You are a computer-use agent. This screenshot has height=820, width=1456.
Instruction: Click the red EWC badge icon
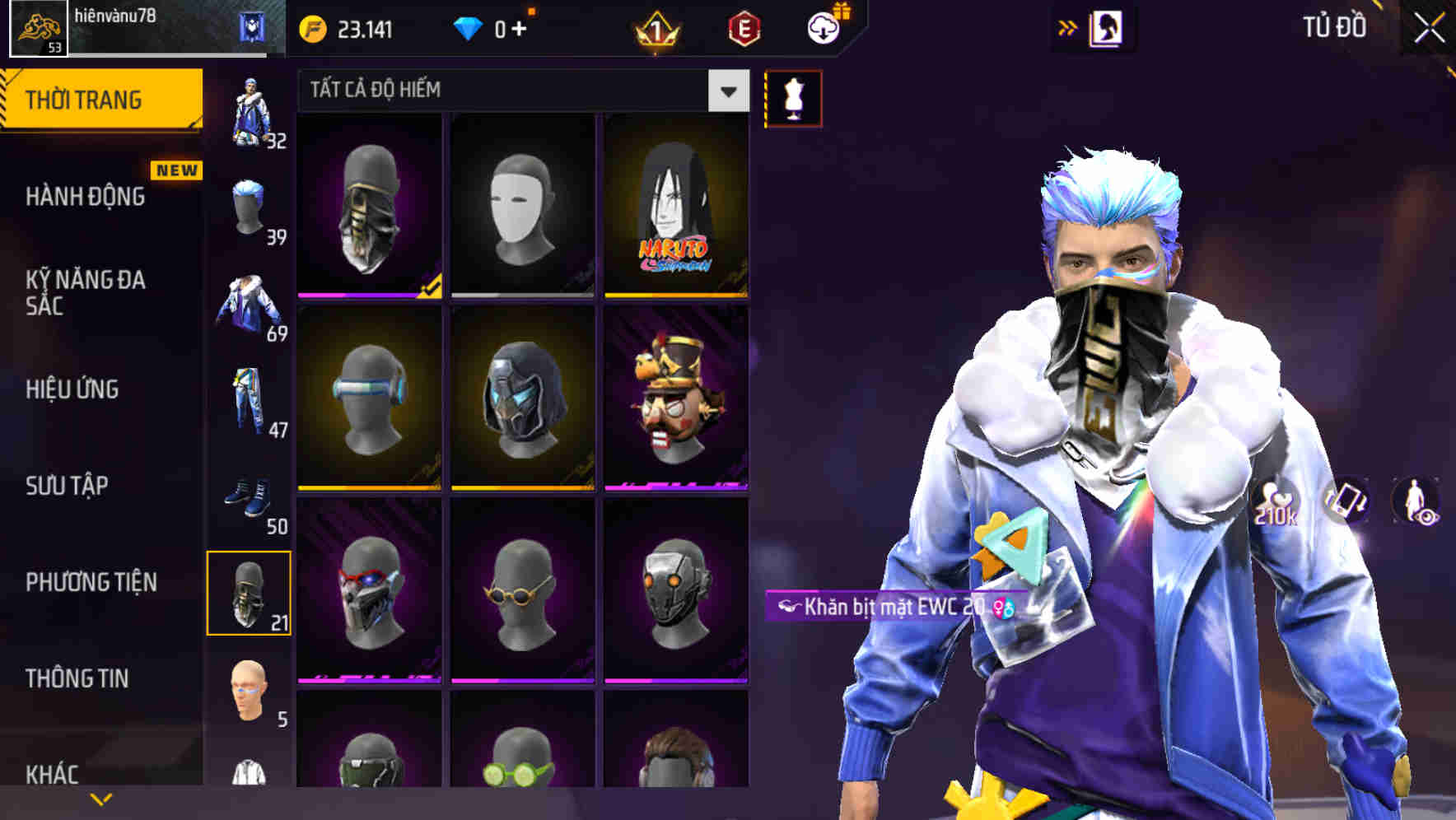pos(743,29)
